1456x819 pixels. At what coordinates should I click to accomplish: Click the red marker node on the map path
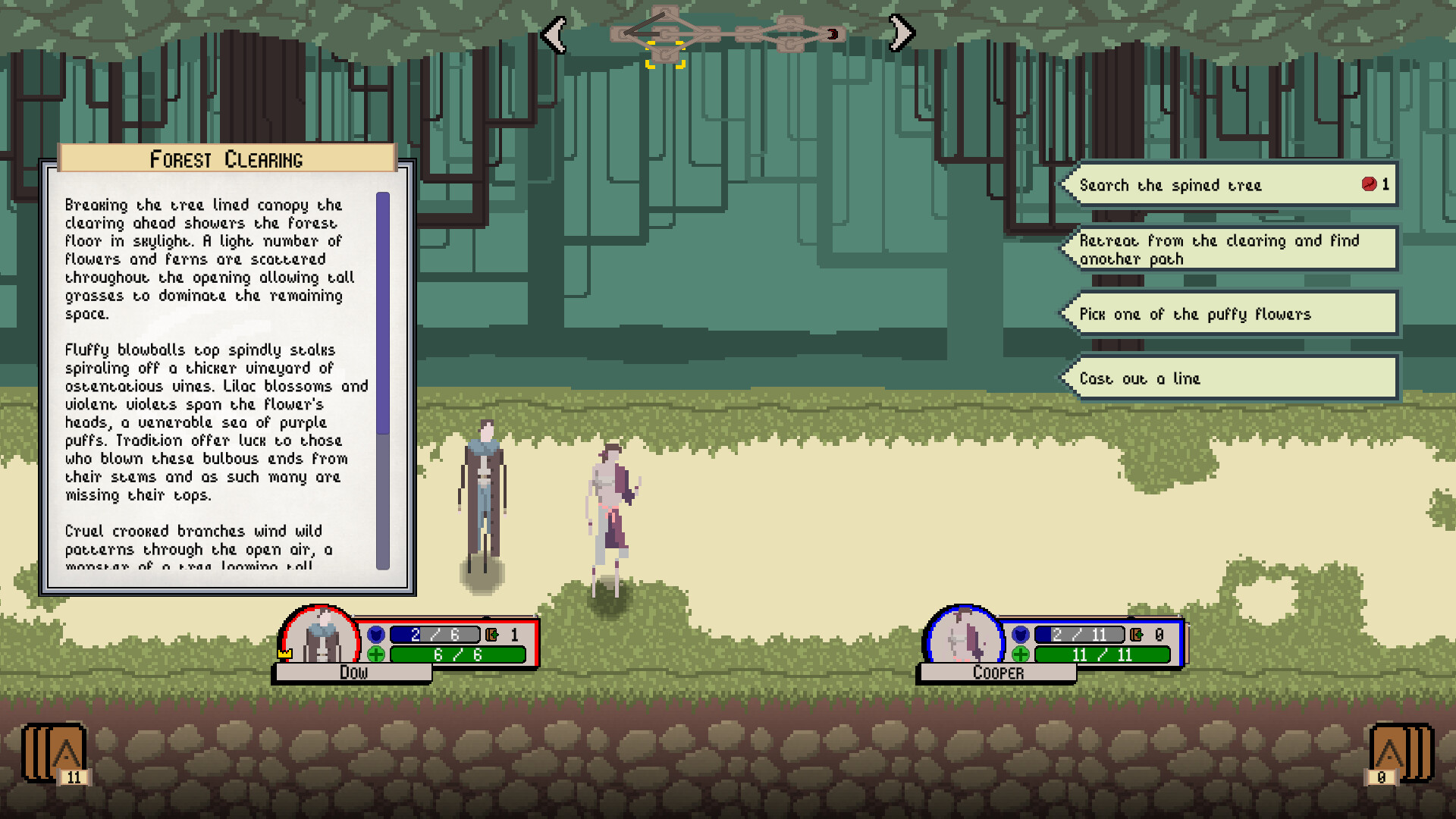tap(833, 33)
